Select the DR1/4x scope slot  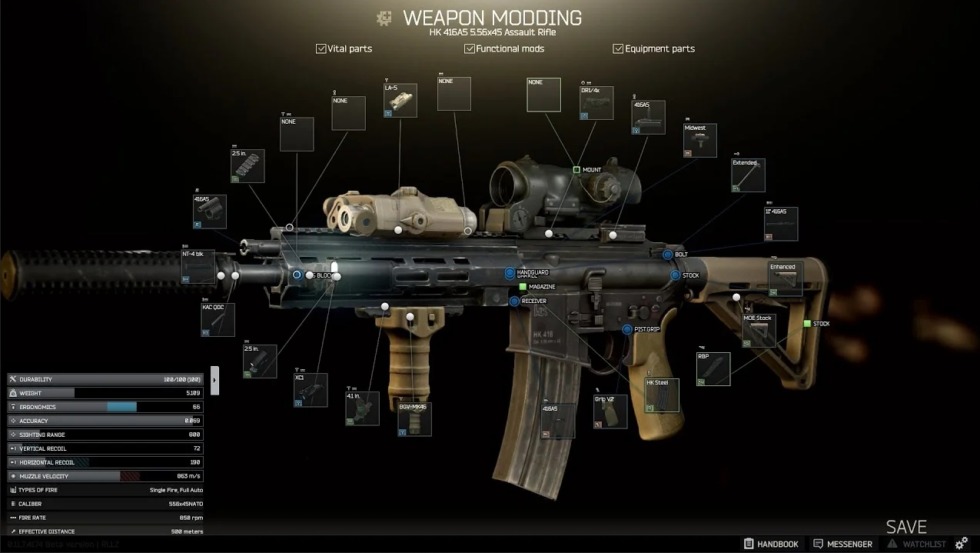coord(596,104)
